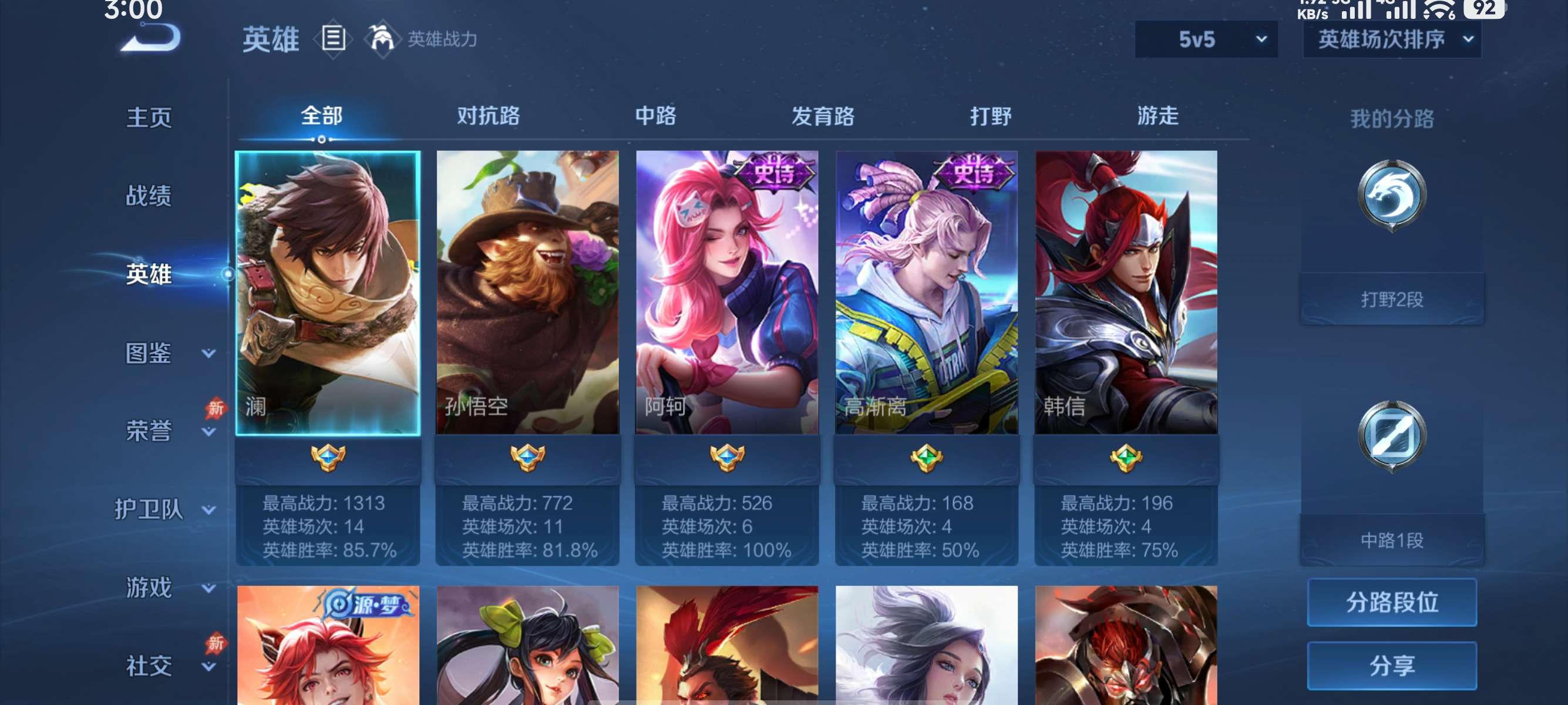Expand the 图鉴 sidebar section

pos(149,352)
